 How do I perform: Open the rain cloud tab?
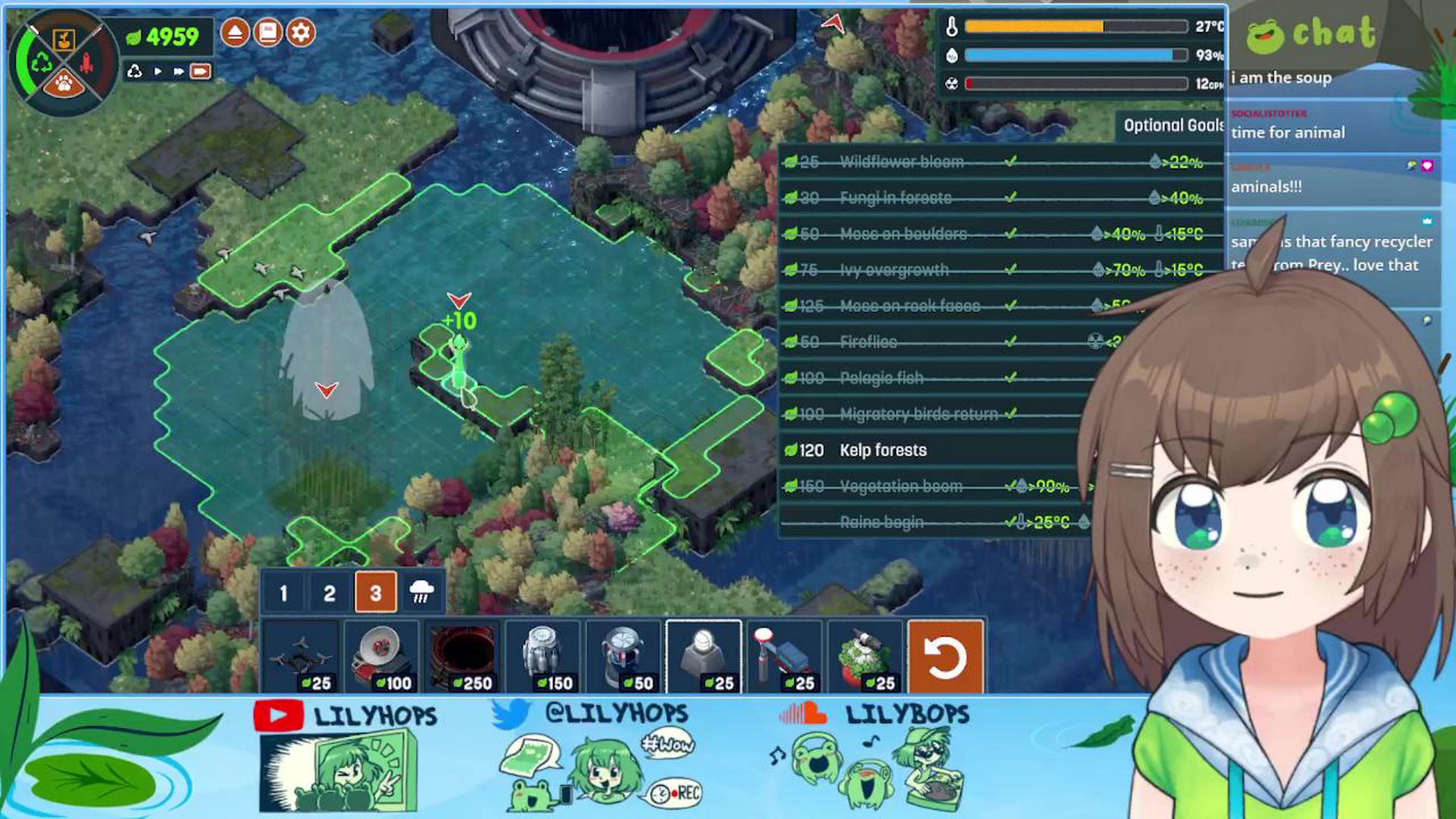(x=422, y=593)
